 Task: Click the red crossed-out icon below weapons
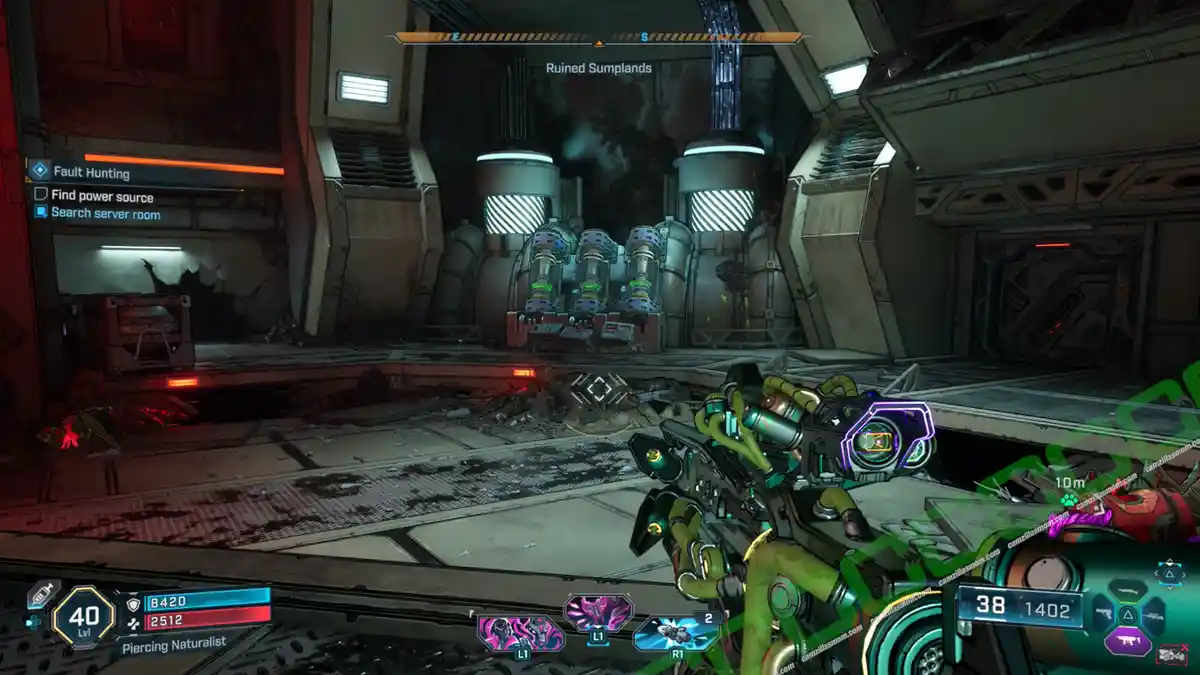(x=1169, y=656)
